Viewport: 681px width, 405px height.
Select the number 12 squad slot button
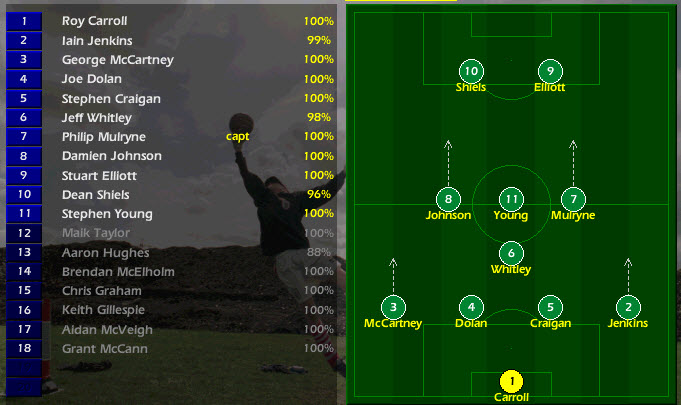(x=23, y=233)
